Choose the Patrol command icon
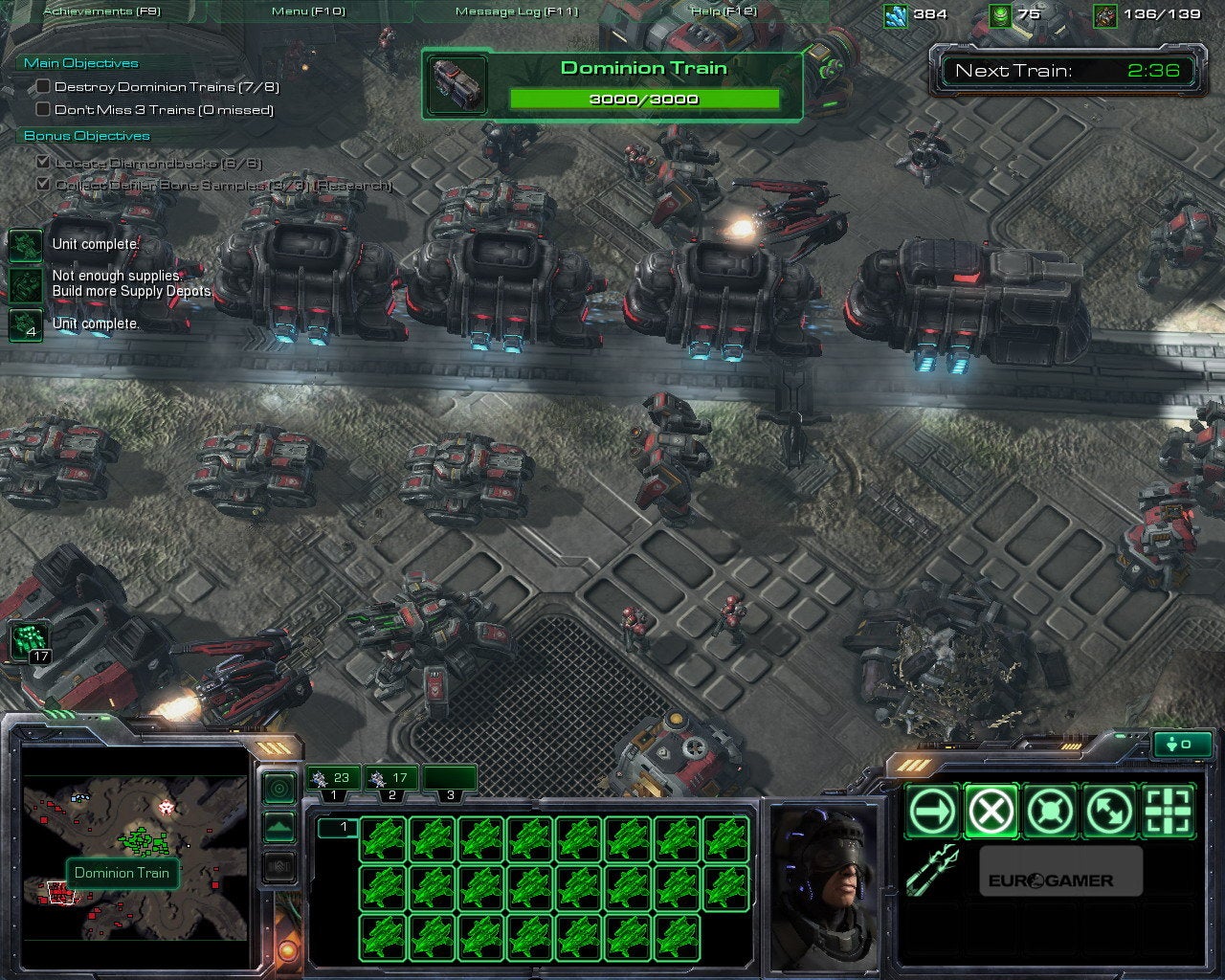The image size is (1225, 980). click(x=1110, y=813)
